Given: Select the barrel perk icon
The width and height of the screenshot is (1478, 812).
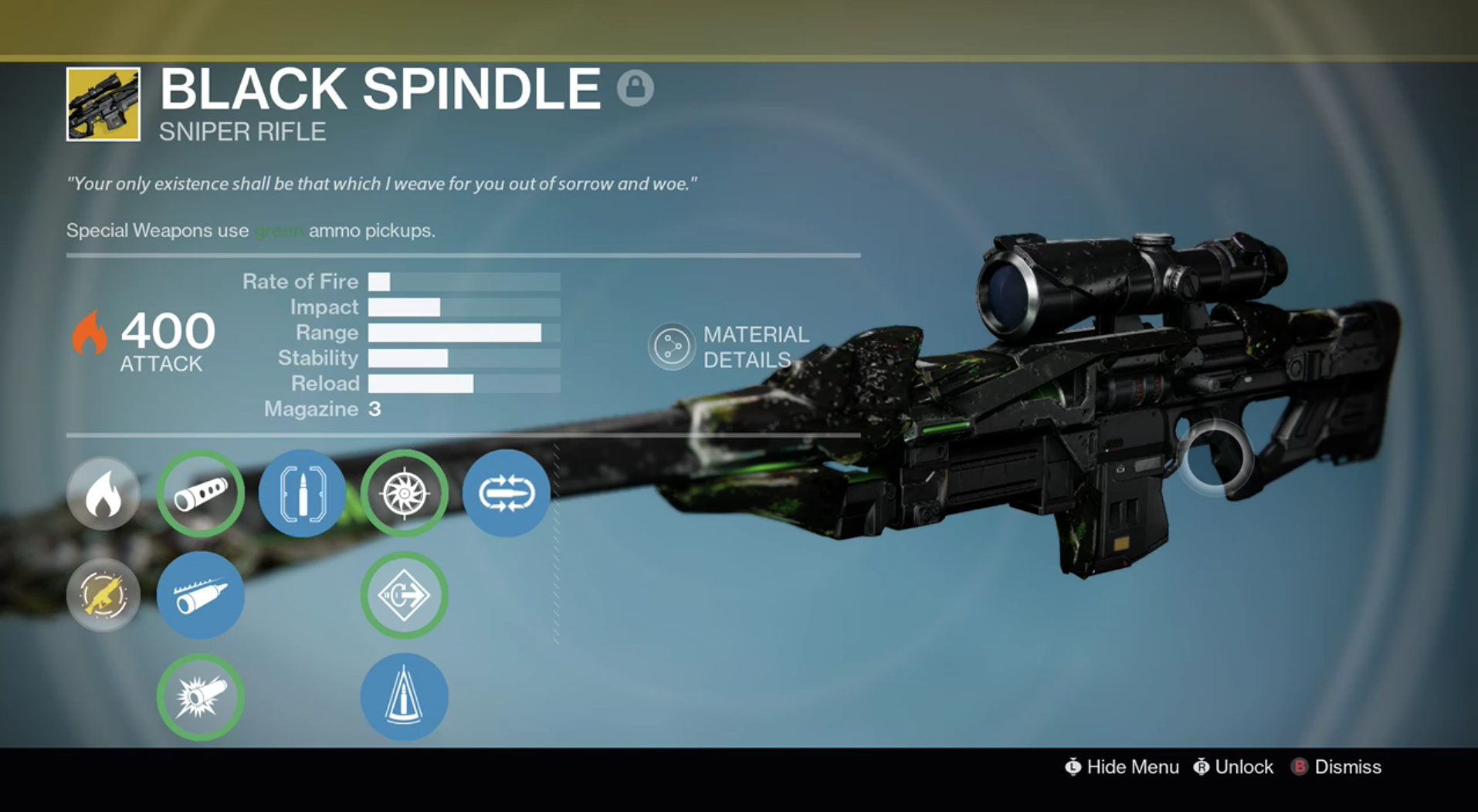Looking at the screenshot, I should click(200, 493).
